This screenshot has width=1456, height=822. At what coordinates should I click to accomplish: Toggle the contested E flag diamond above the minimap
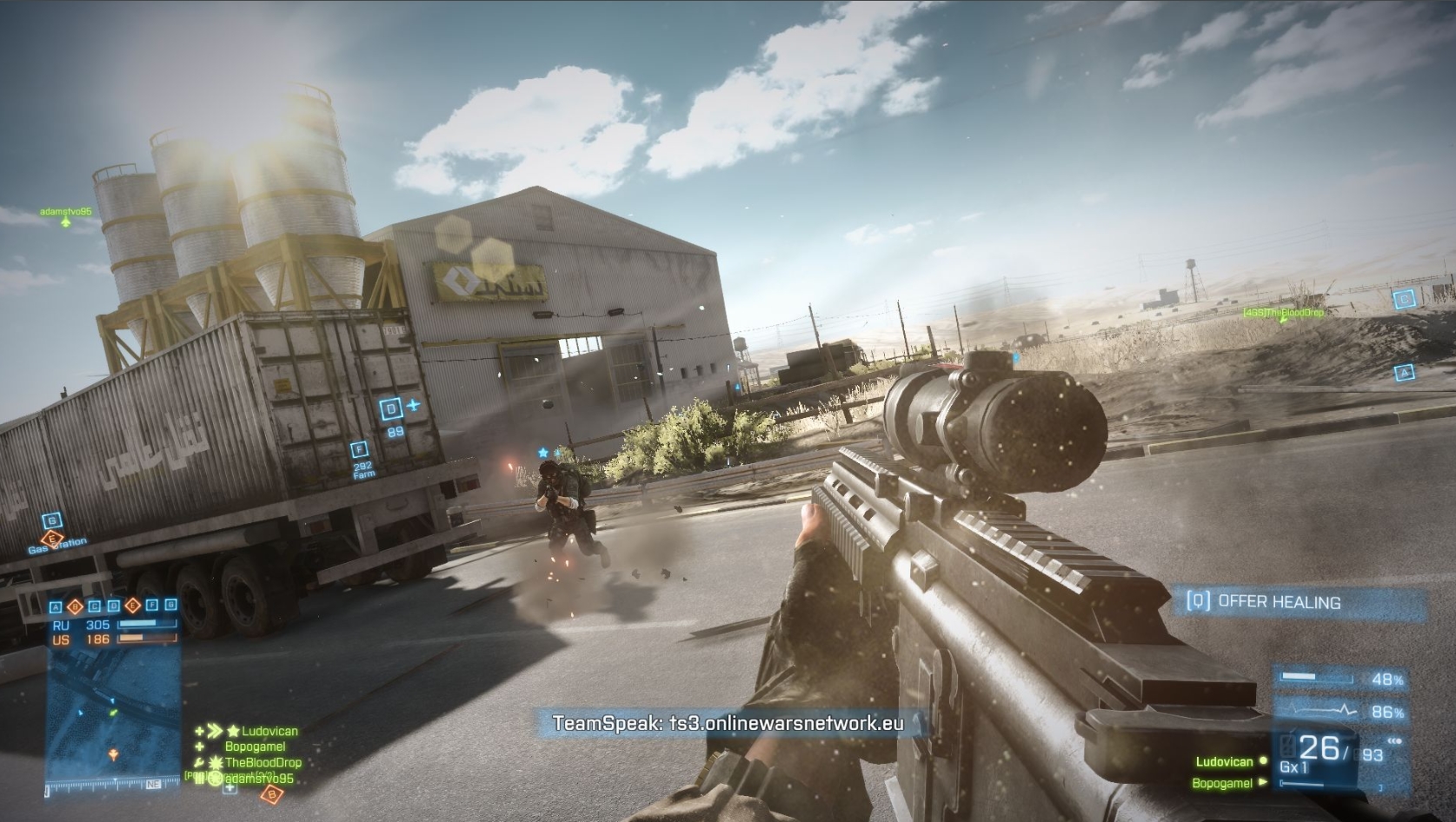click(x=132, y=607)
